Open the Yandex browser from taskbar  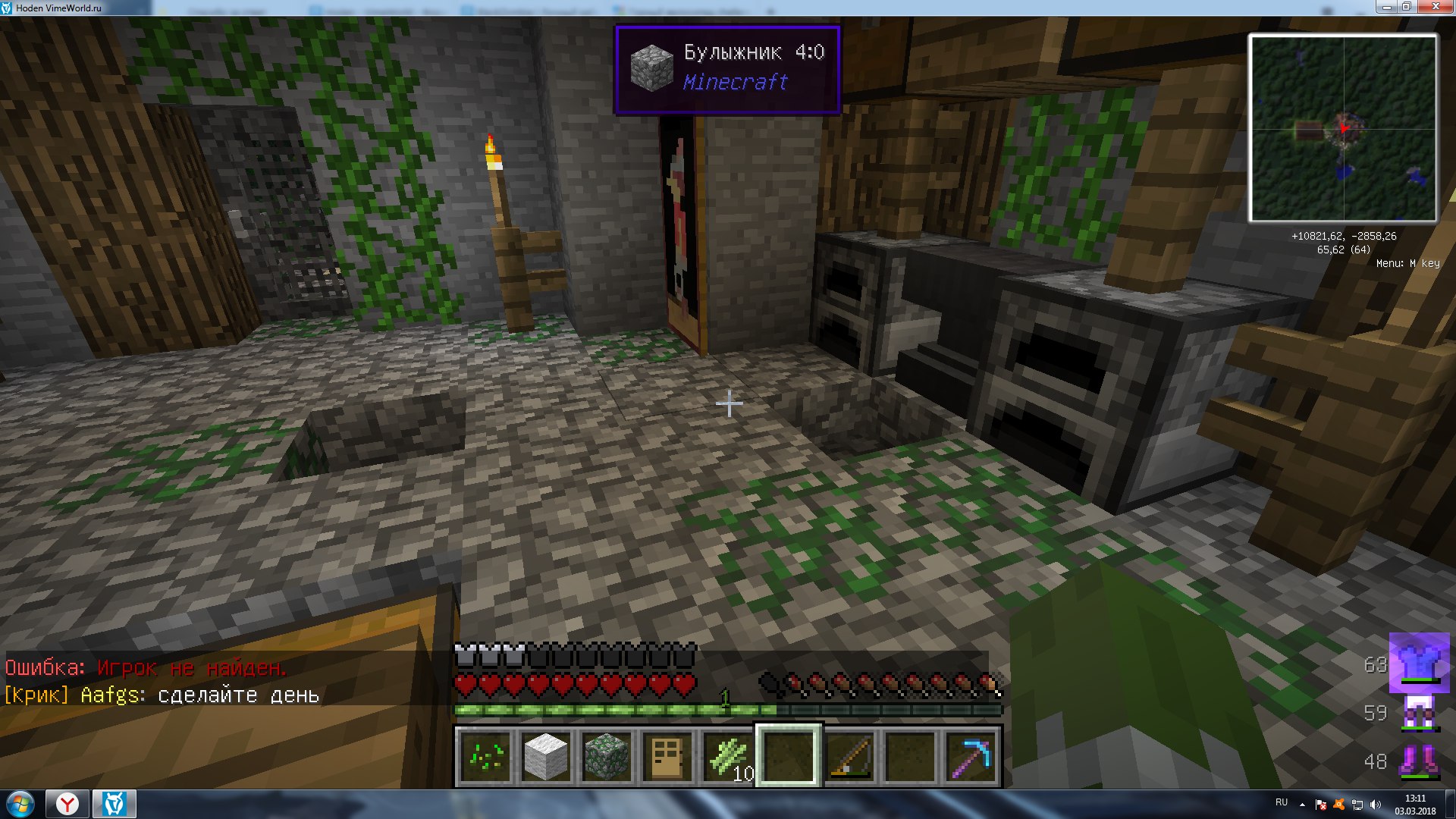tap(67, 804)
